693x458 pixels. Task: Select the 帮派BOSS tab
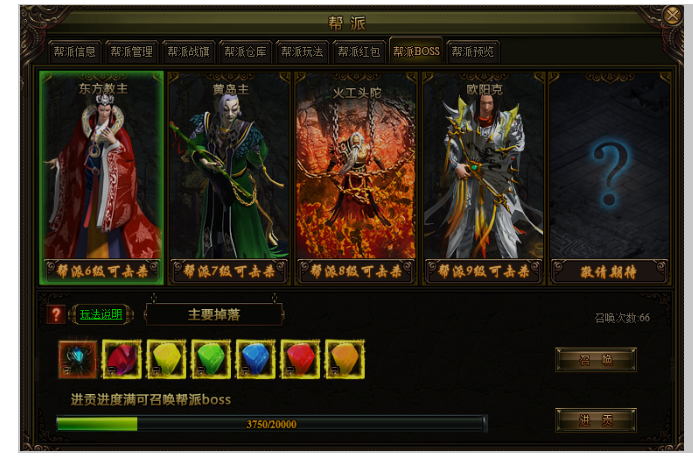[416, 52]
